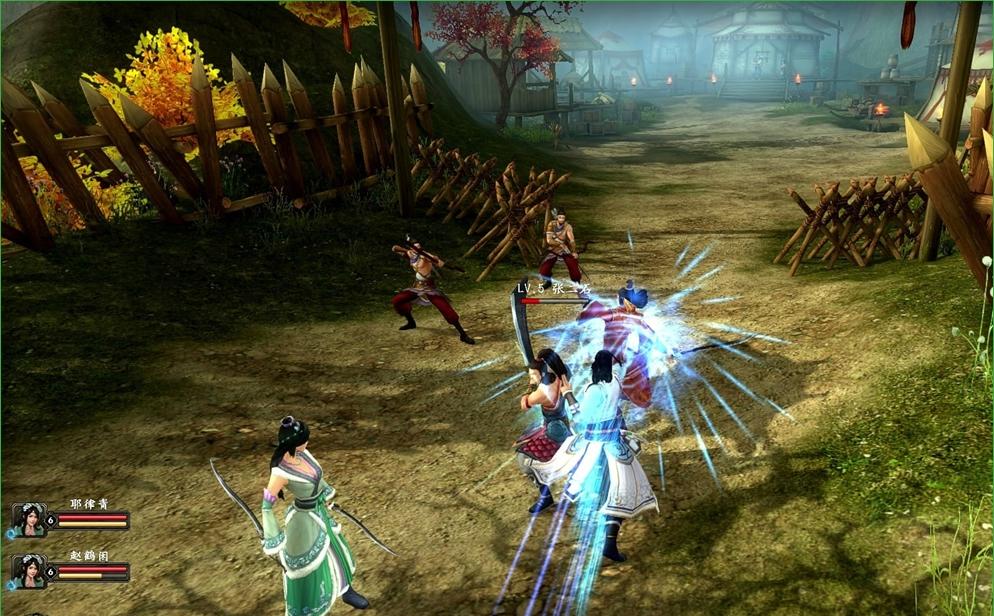Select party member 赵鹤闲's portrait
This screenshot has width=994, height=616.
(x=29, y=571)
